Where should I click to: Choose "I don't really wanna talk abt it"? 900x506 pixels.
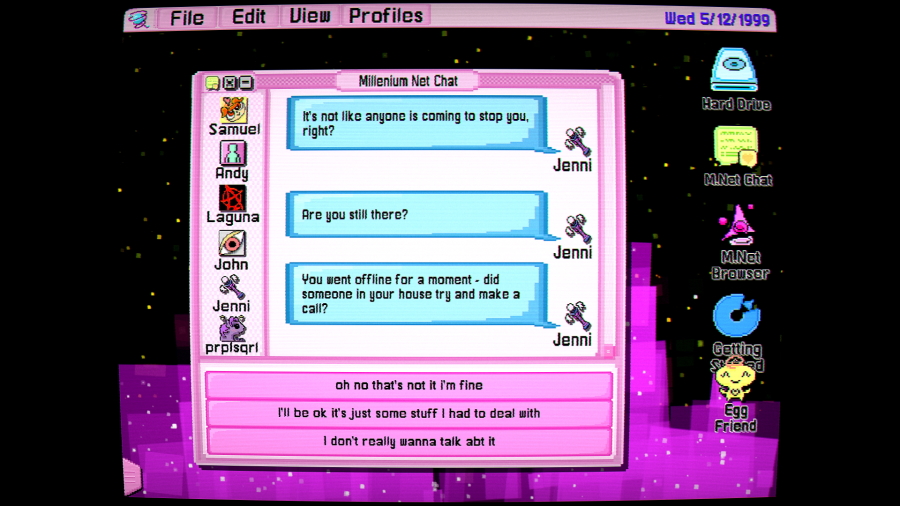click(x=408, y=441)
